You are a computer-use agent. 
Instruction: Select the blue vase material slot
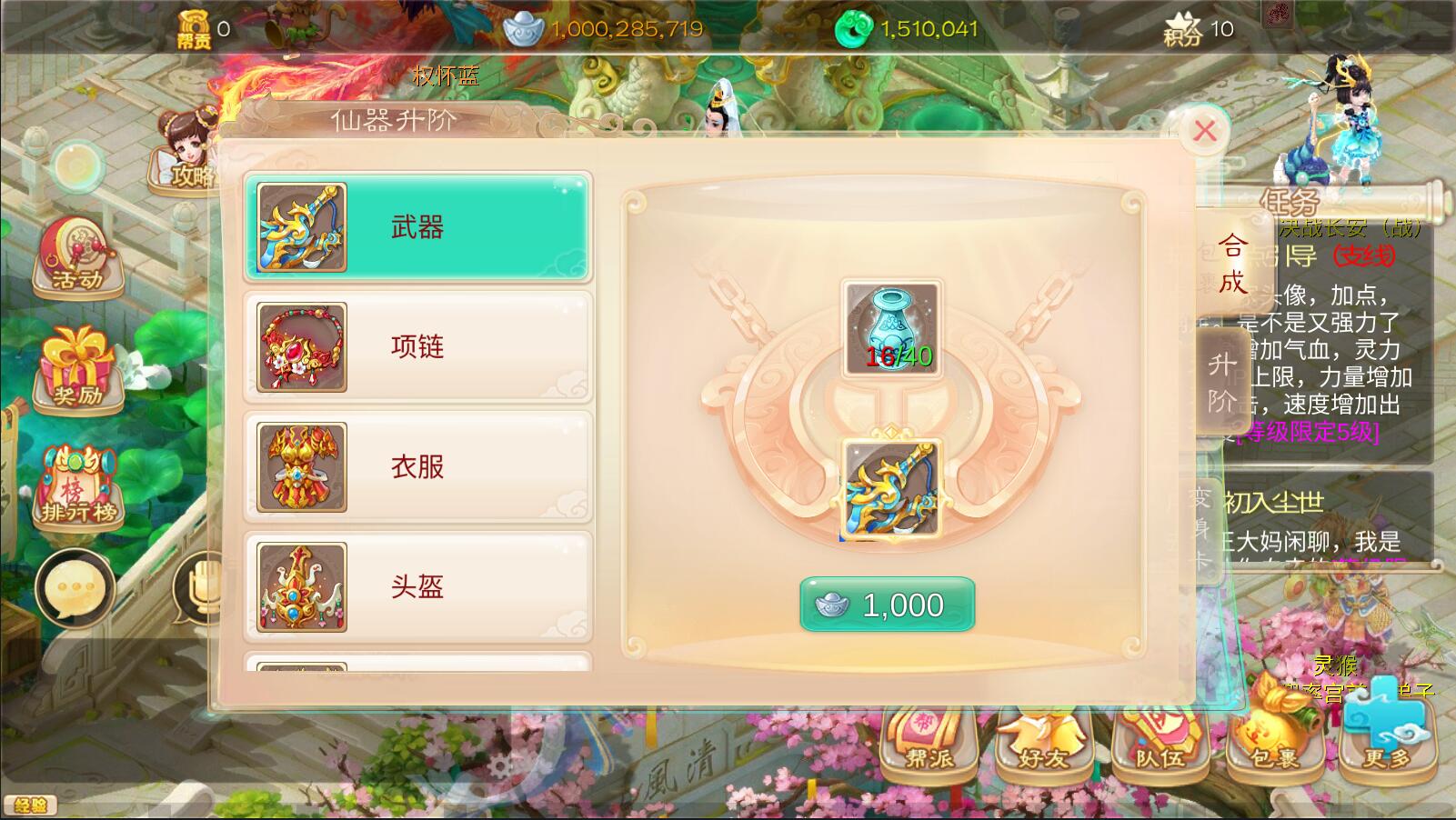point(890,327)
